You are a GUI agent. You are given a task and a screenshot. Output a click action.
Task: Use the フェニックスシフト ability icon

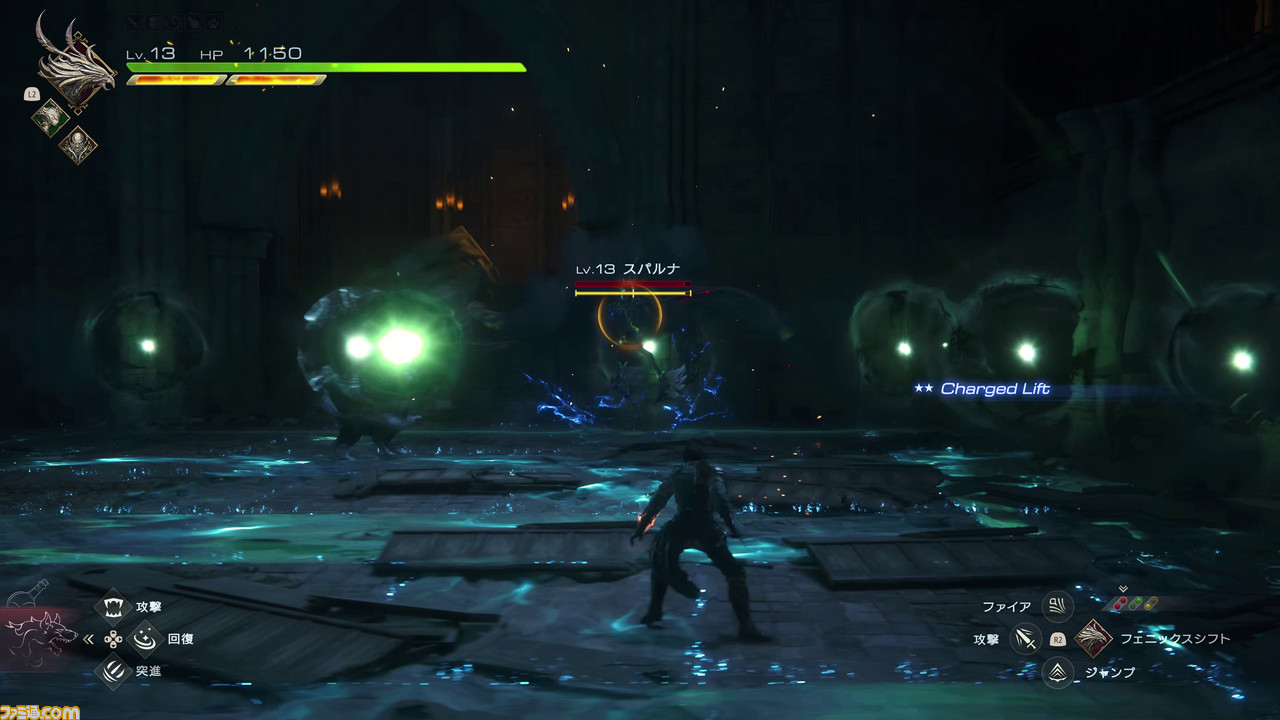tap(1093, 638)
